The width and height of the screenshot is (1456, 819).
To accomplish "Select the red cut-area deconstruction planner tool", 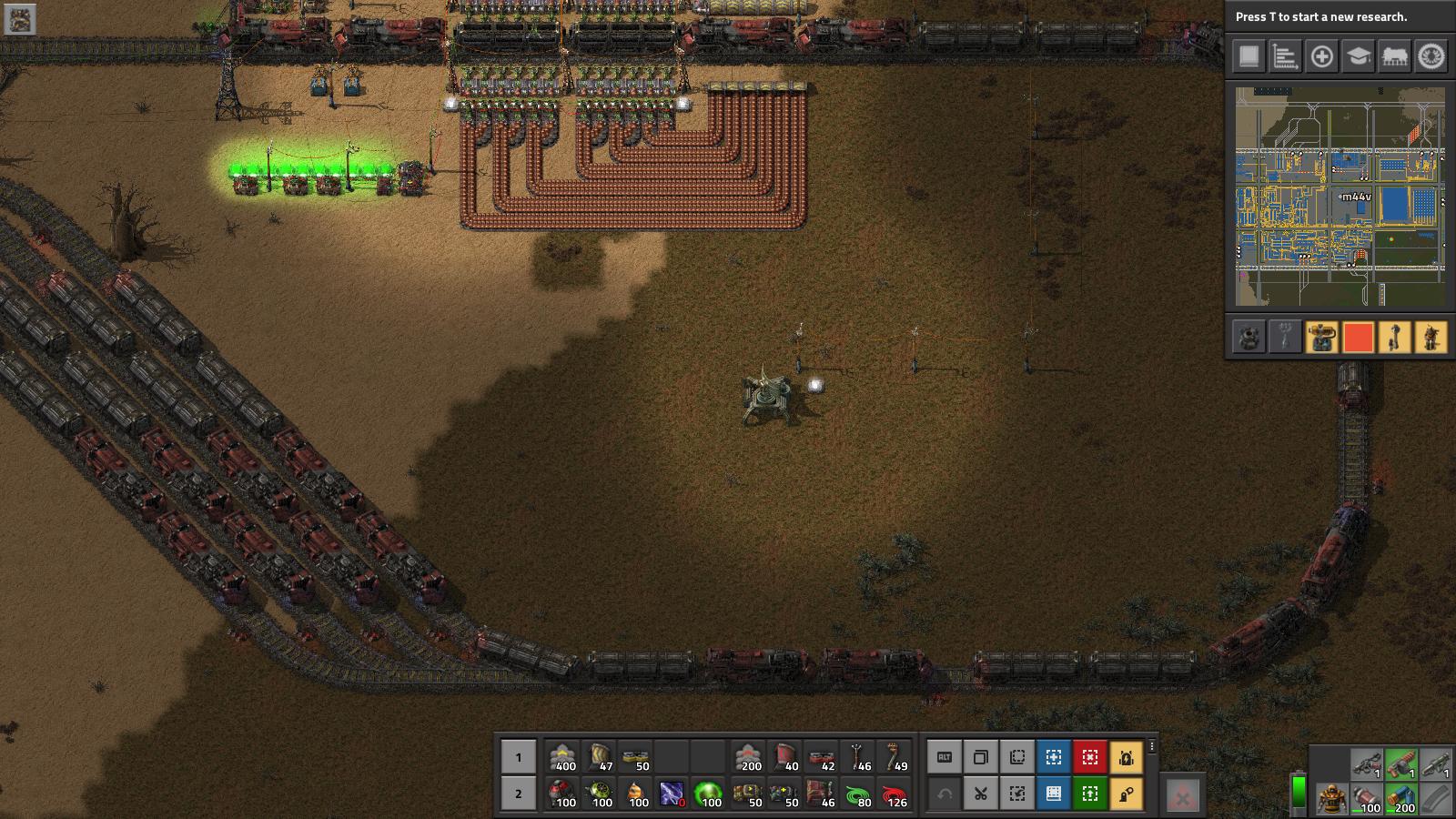I will [x=1089, y=757].
